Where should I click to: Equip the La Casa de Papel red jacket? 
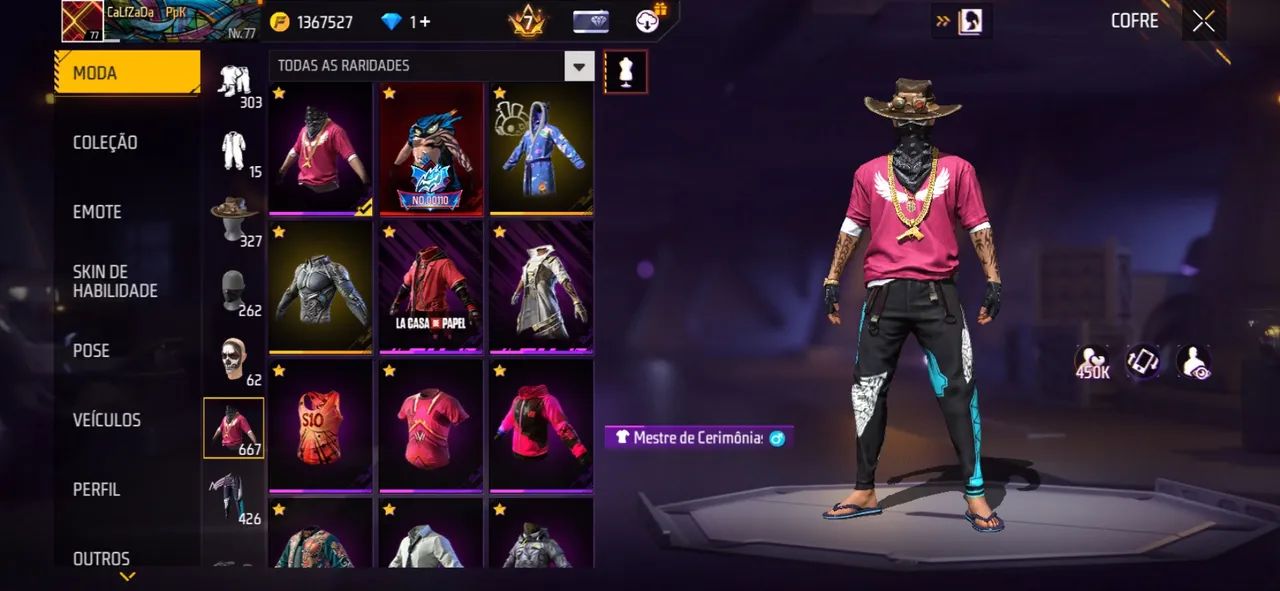pos(431,285)
